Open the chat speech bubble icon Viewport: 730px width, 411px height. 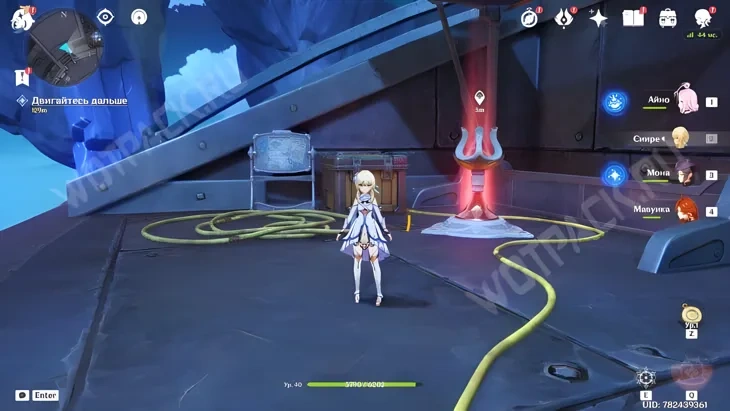(22, 395)
